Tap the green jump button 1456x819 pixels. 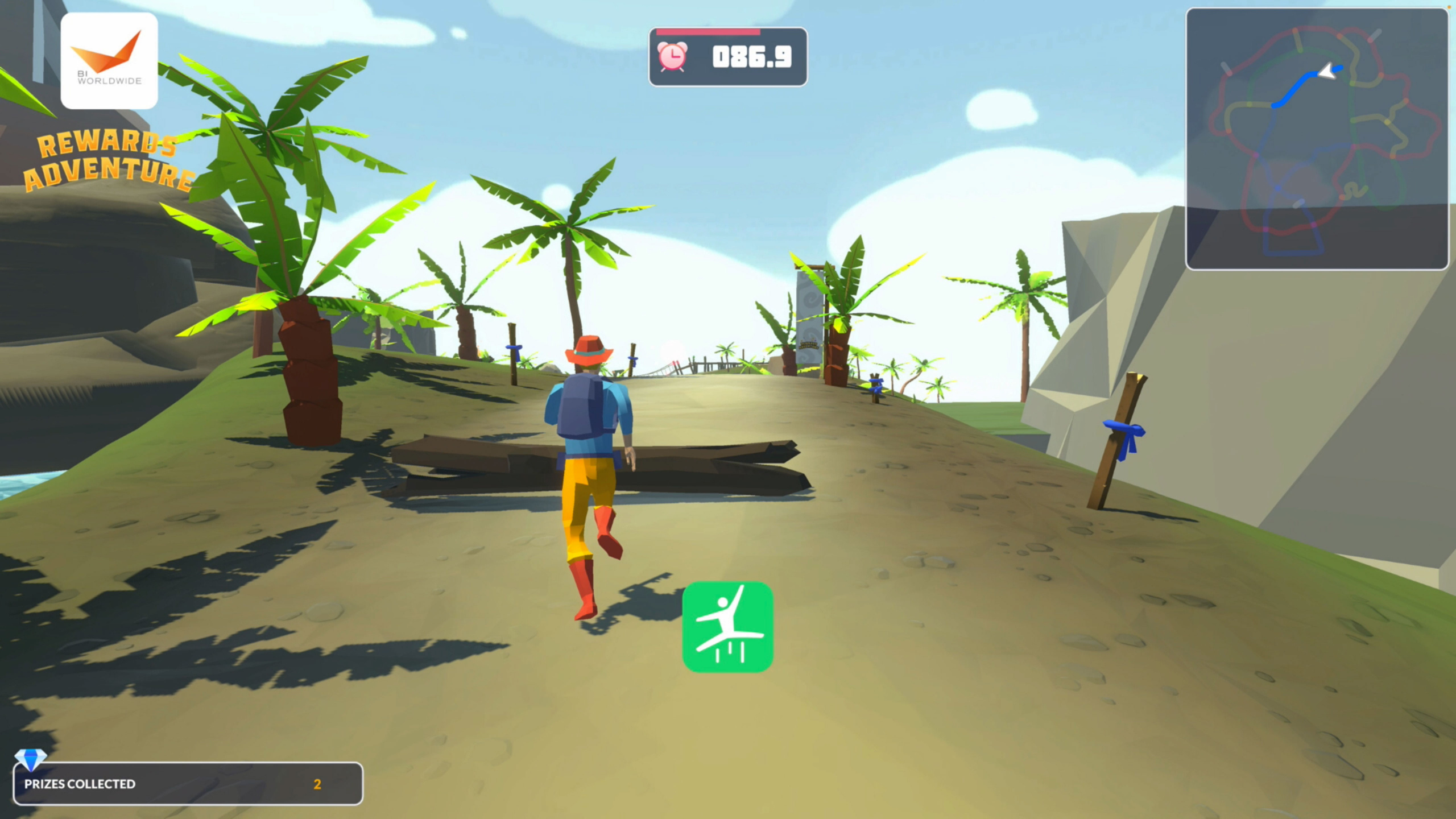[727, 627]
